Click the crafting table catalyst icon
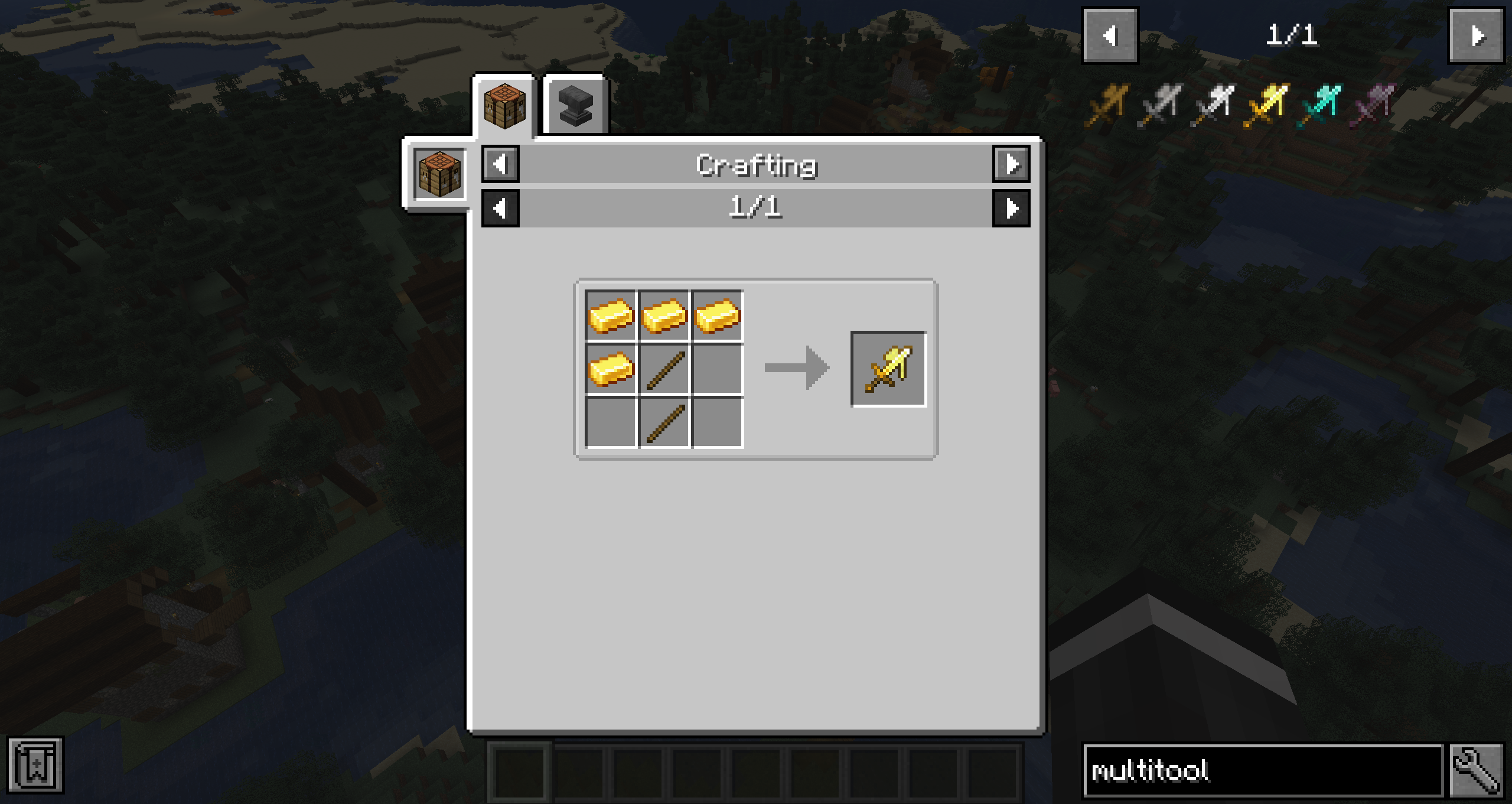1512x804 pixels. [439, 174]
